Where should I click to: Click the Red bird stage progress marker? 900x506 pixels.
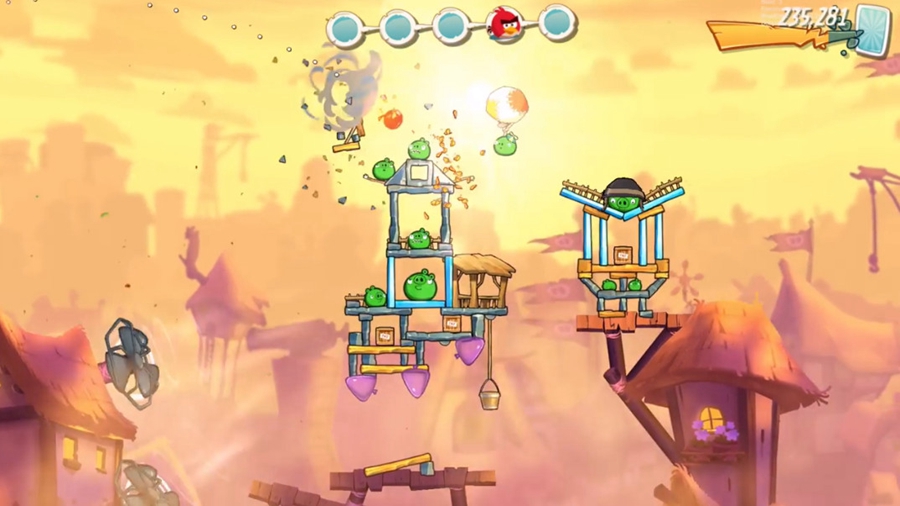[x=505, y=24]
